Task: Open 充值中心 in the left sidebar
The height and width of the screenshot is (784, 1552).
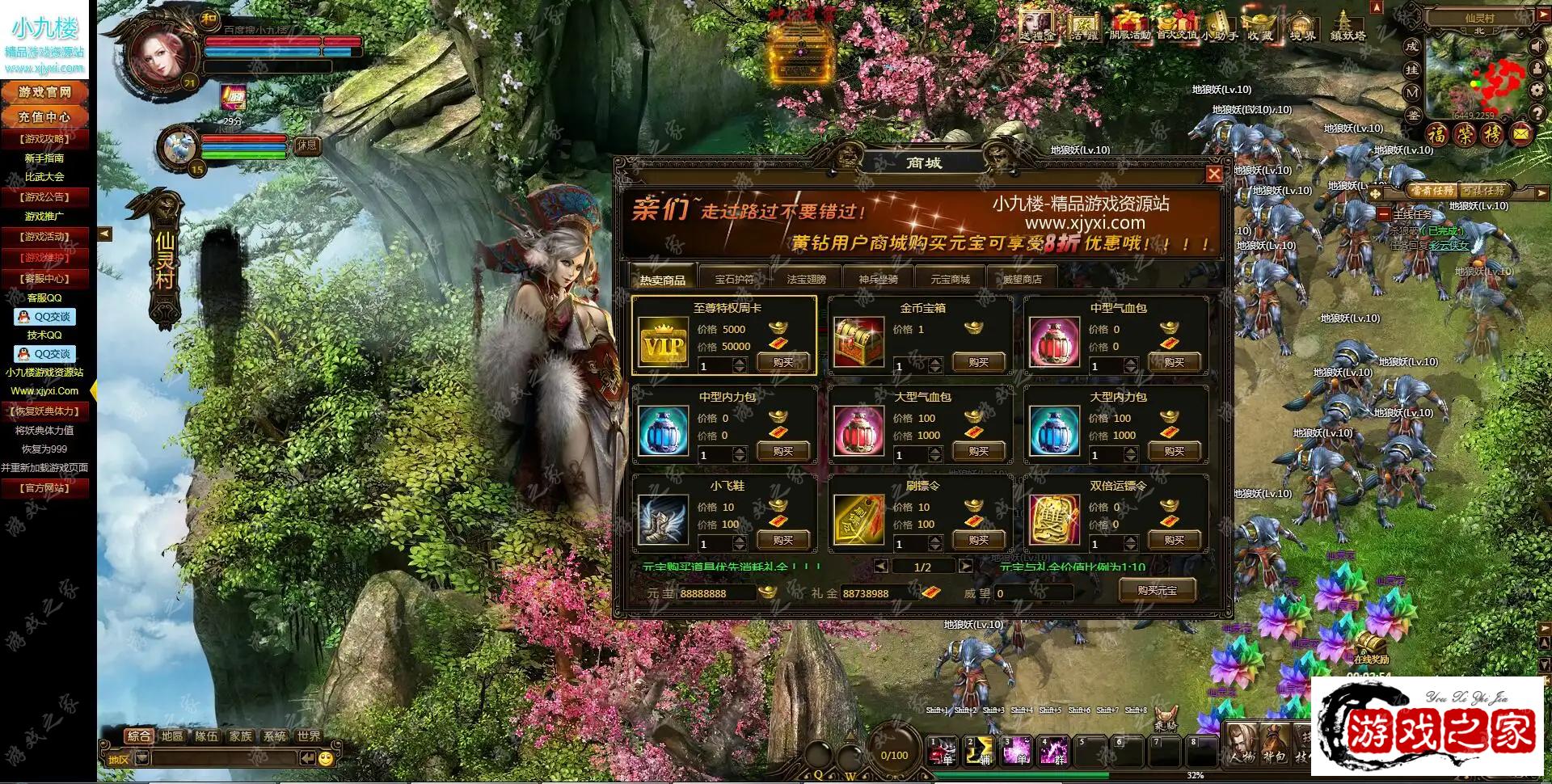Action: tap(44, 116)
